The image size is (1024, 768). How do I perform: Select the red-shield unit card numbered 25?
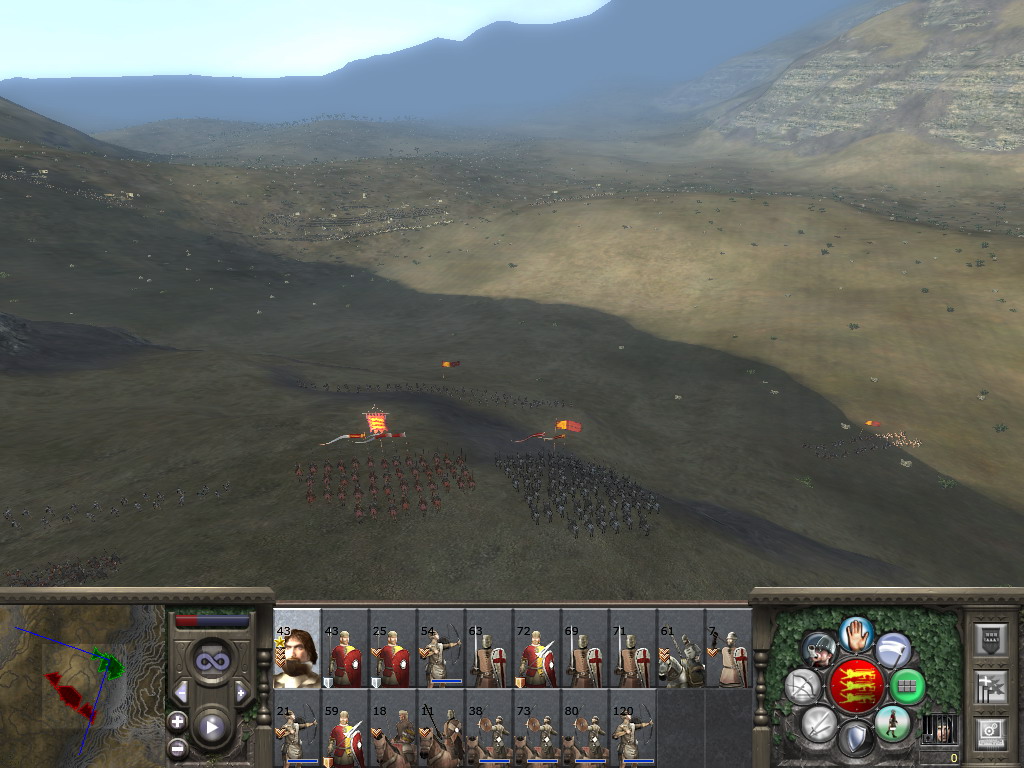(x=393, y=649)
